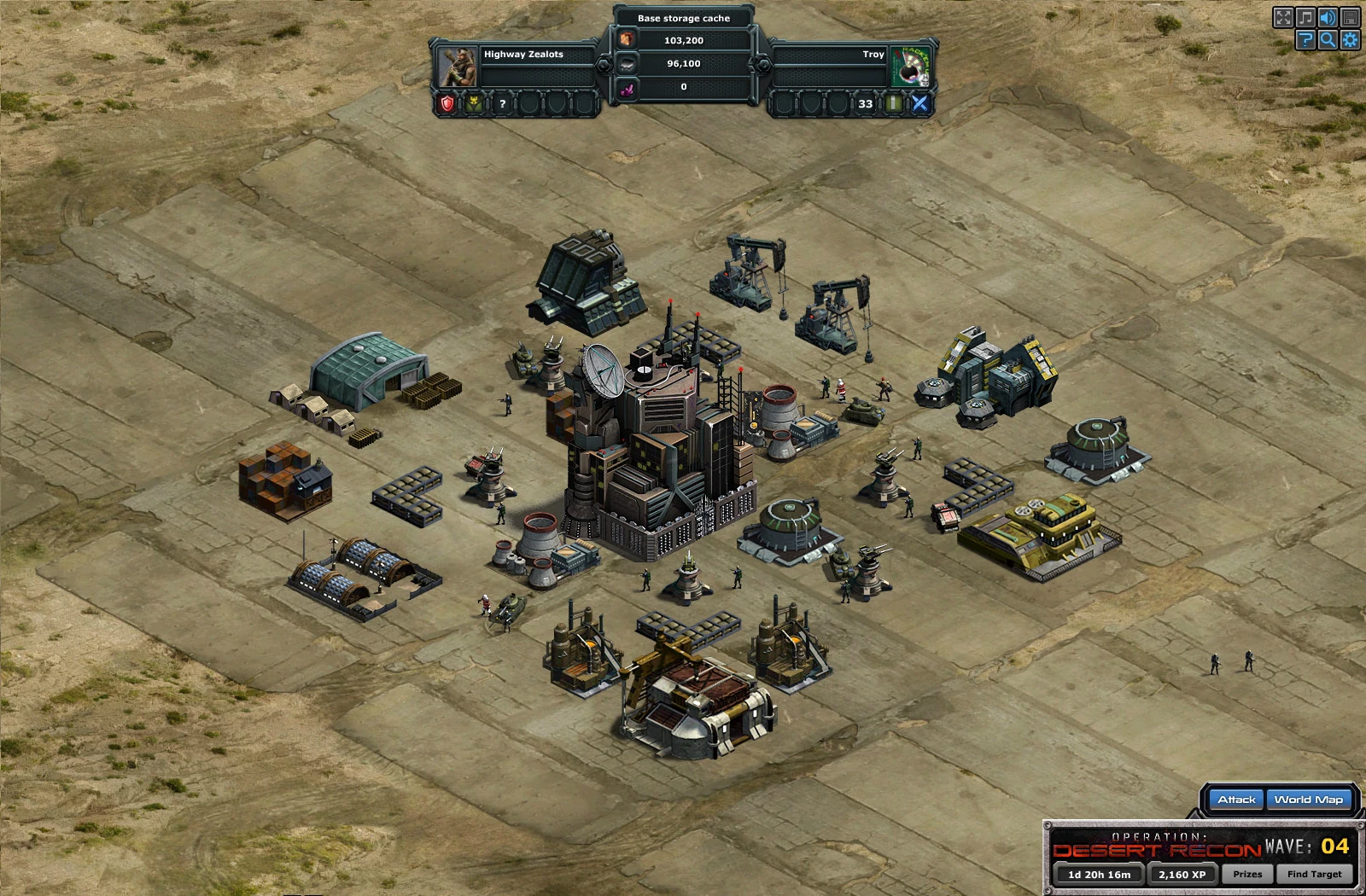Activate the magnifying glass zoom icon
Image resolution: width=1366 pixels, height=896 pixels.
(1328, 40)
